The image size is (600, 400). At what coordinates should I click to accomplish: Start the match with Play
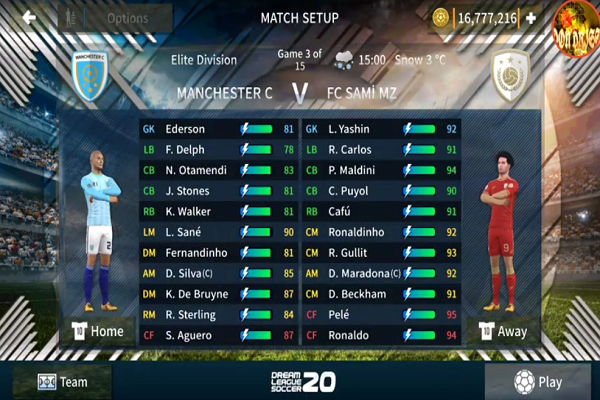[x=540, y=381]
